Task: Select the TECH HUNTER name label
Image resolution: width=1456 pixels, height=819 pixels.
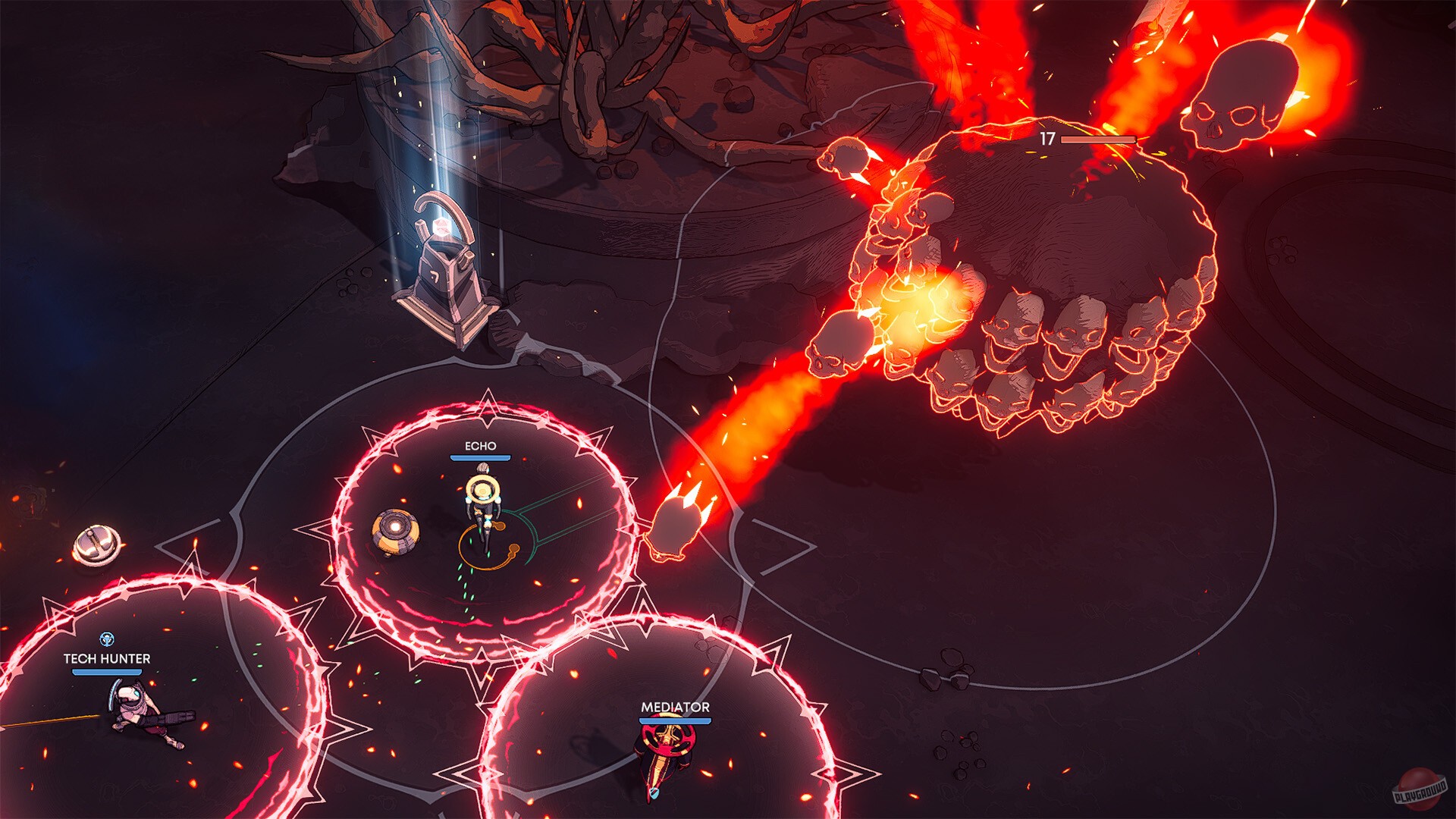Action: (x=106, y=660)
